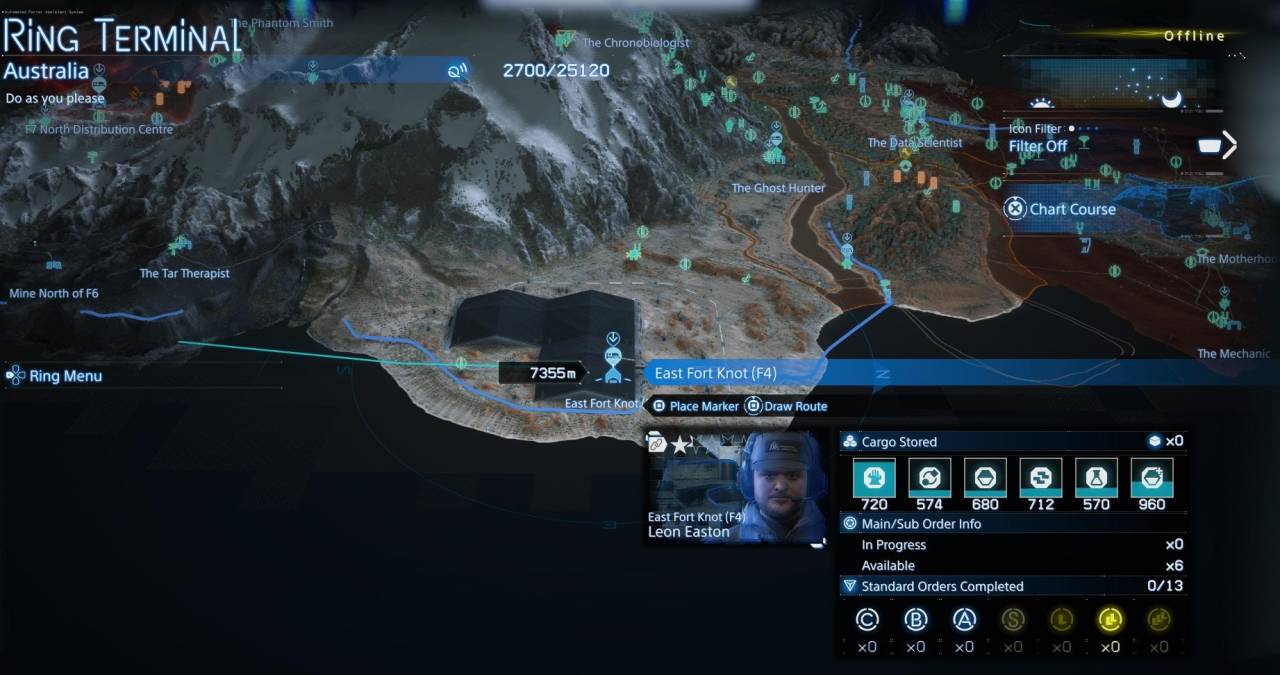
Task: Select The Data Scientist map marker
Action: (x=914, y=143)
